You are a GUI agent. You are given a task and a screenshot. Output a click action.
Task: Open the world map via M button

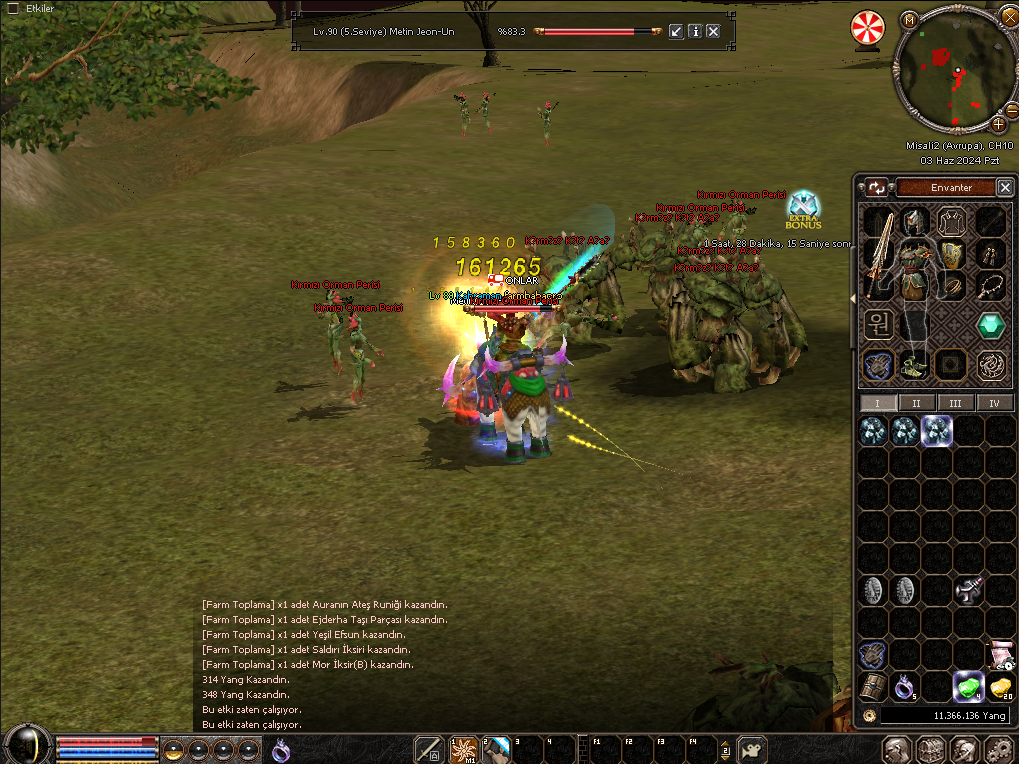tap(909, 19)
